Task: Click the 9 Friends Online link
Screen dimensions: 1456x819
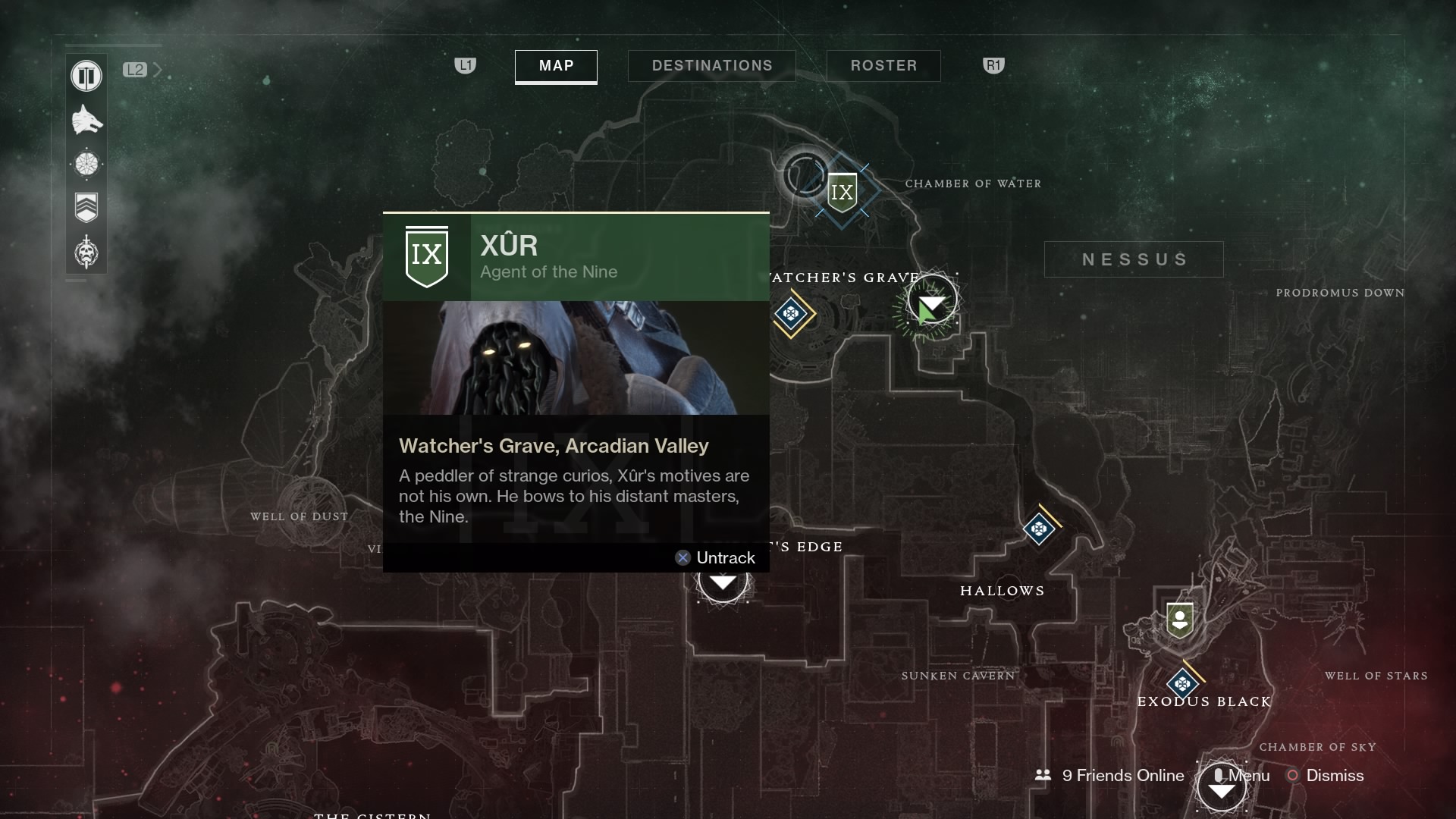Action: (x=1122, y=776)
